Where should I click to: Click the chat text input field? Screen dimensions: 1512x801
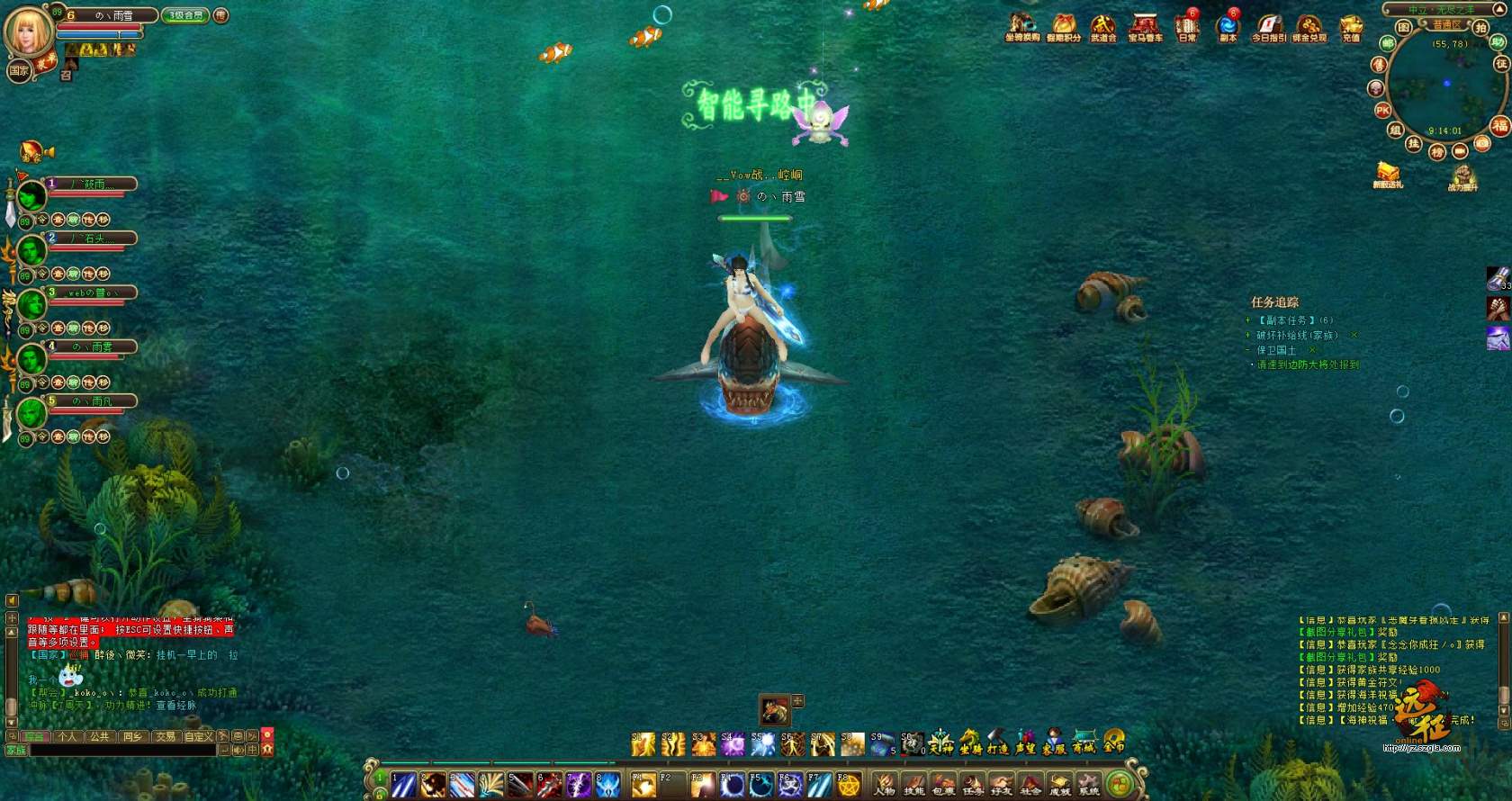(x=121, y=750)
